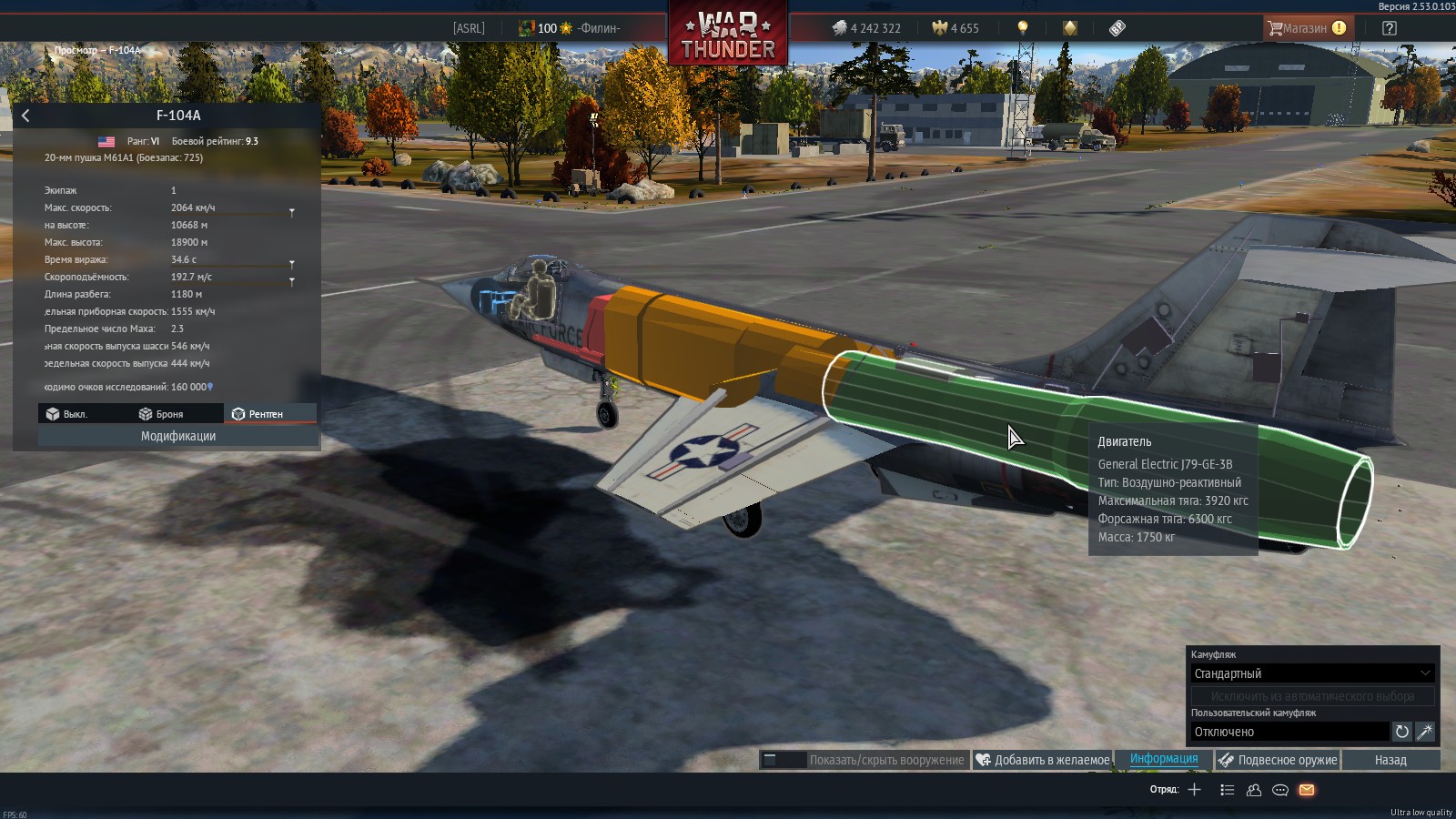Screen dimensions: 1456x819
Task: Open the Camouflage dropdown set to Стандартный
Action: tap(1312, 673)
